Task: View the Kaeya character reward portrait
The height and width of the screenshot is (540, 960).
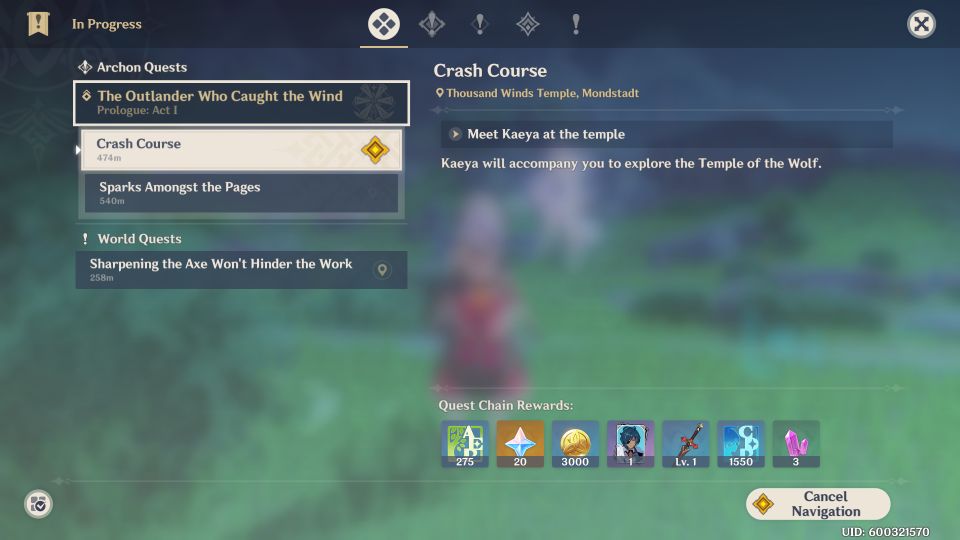Action: [630, 444]
